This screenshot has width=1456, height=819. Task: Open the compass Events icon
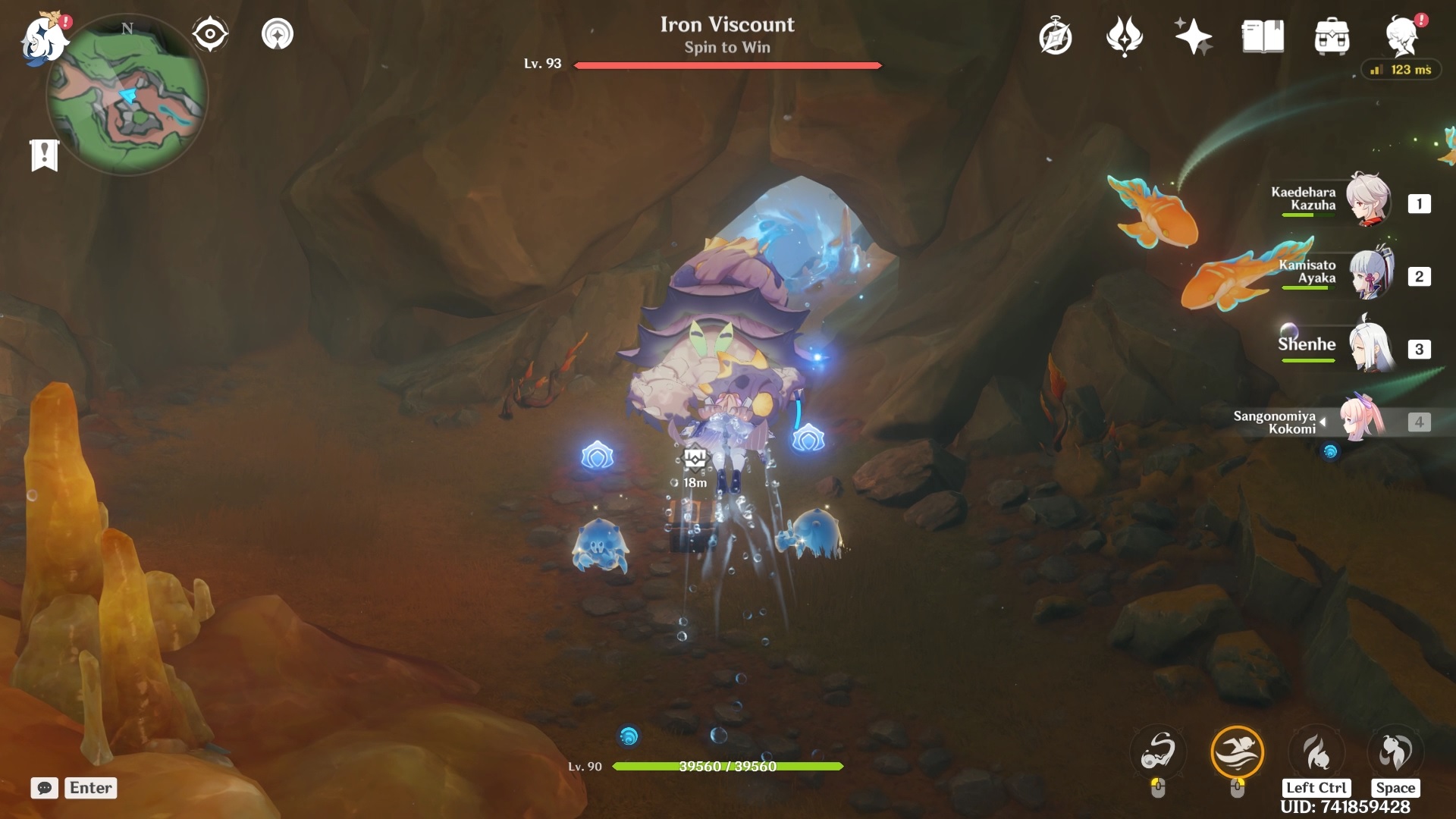click(x=1055, y=36)
